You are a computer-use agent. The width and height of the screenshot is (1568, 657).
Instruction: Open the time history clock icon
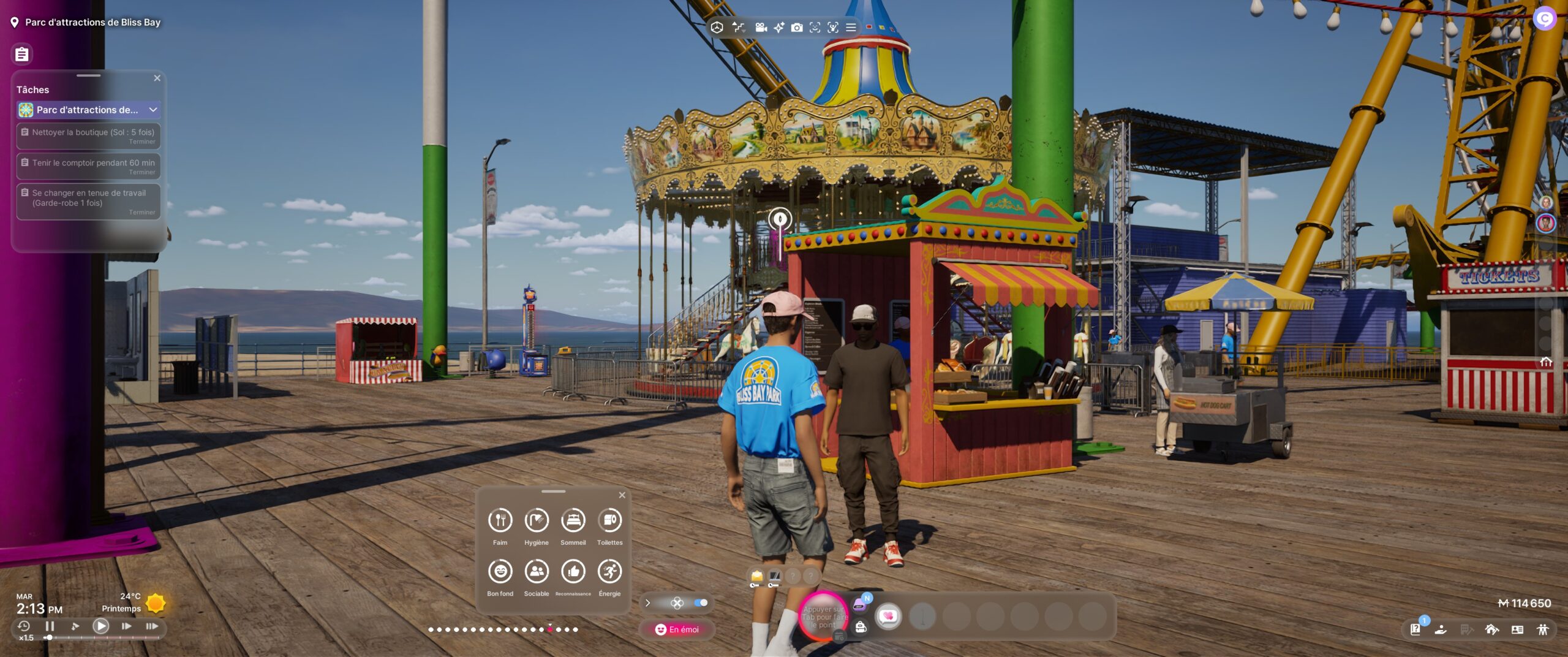point(24,626)
